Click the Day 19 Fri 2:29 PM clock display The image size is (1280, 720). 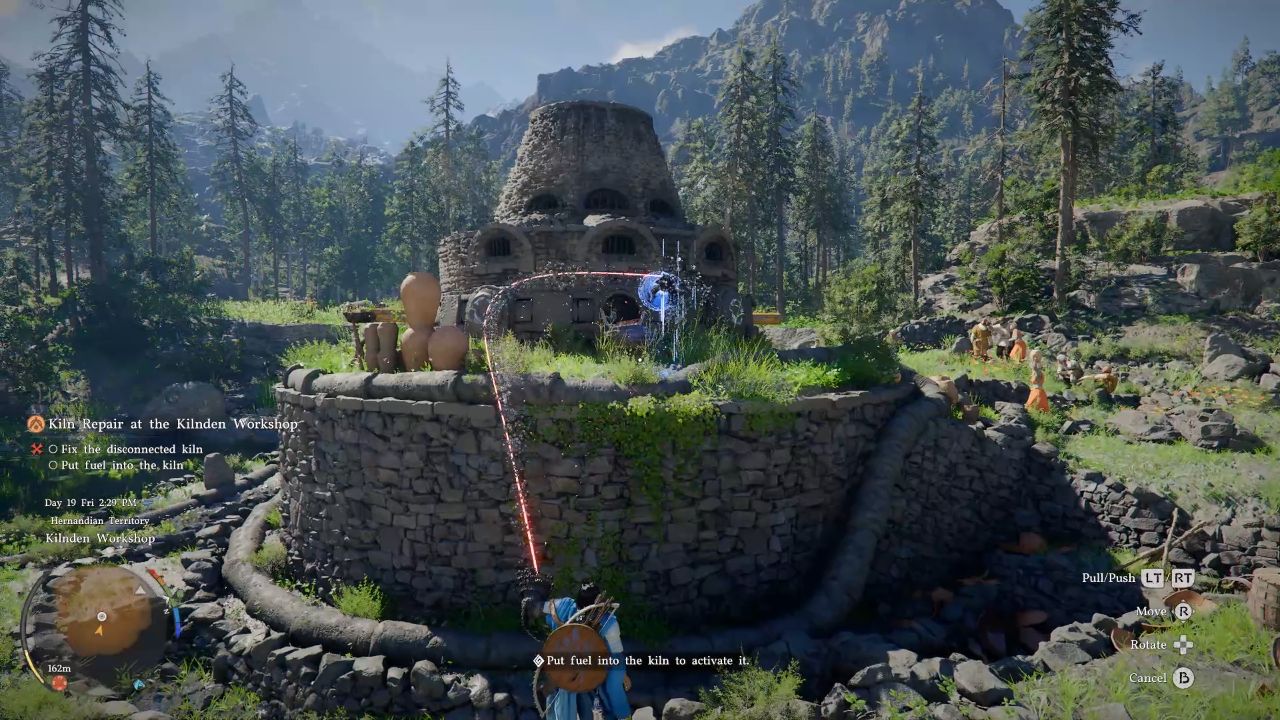[x=91, y=505]
